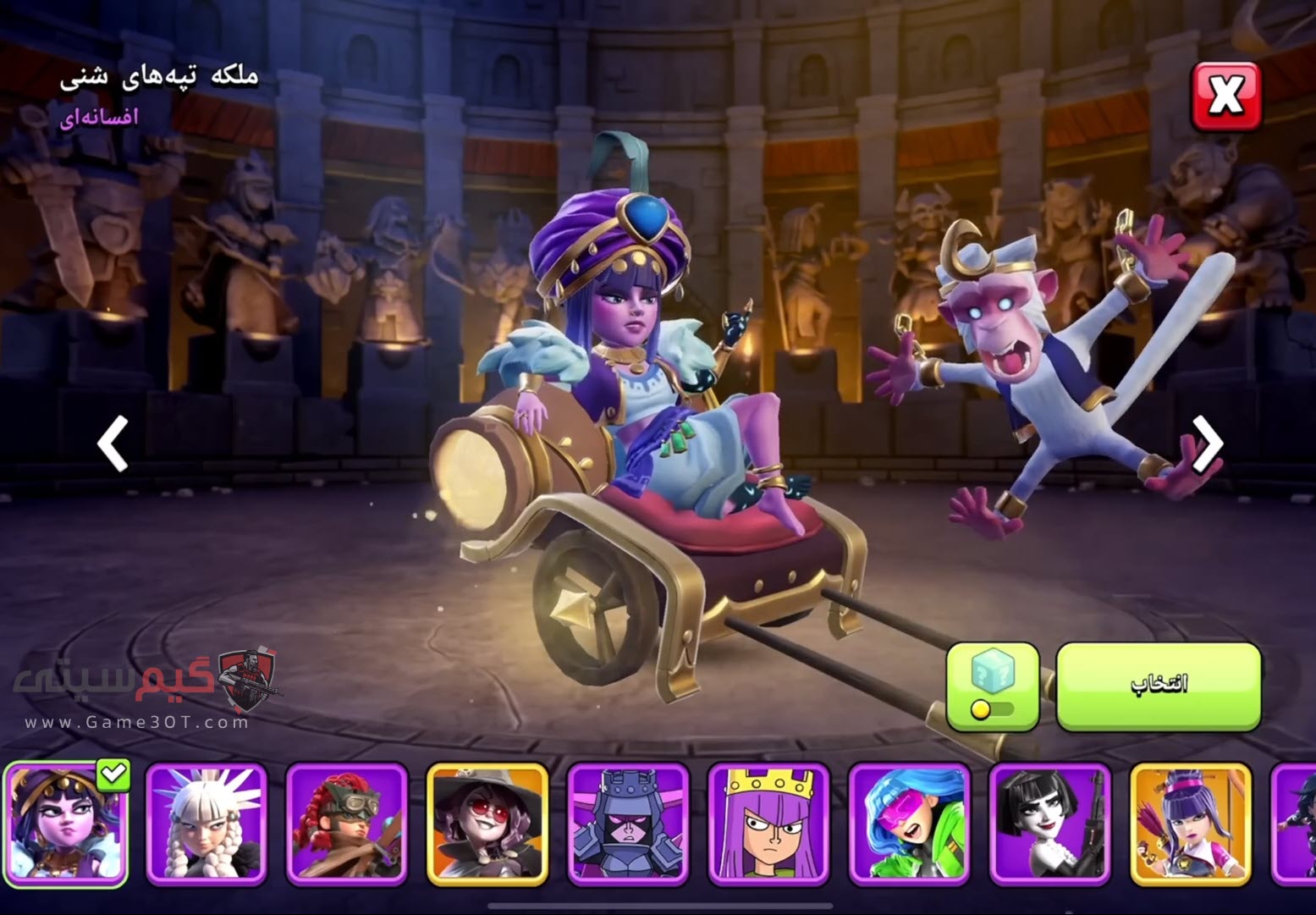Pick the red-haired goggles queen skin

click(x=347, y=823)
